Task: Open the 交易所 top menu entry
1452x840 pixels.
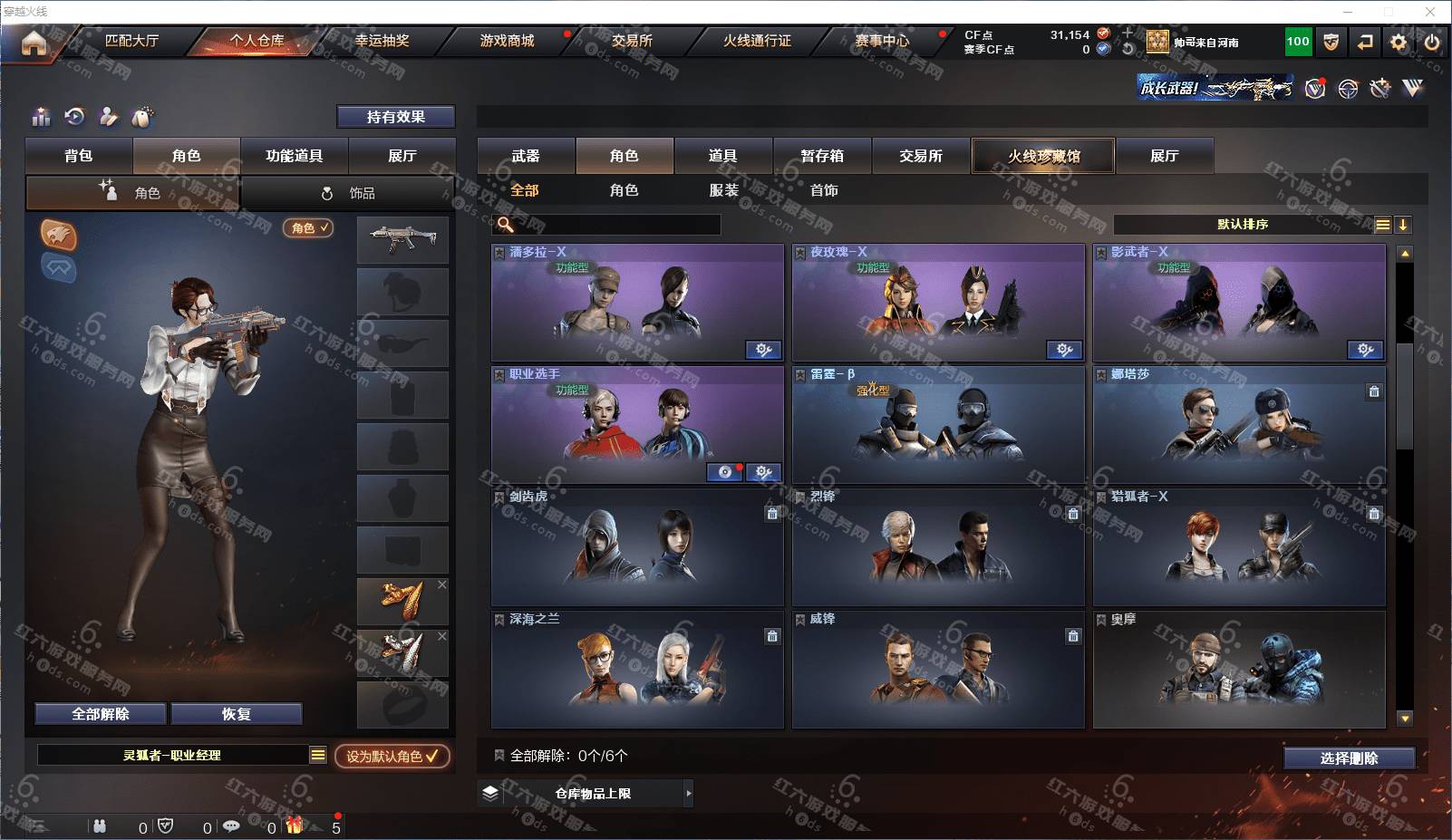Action: pos(632,41)
